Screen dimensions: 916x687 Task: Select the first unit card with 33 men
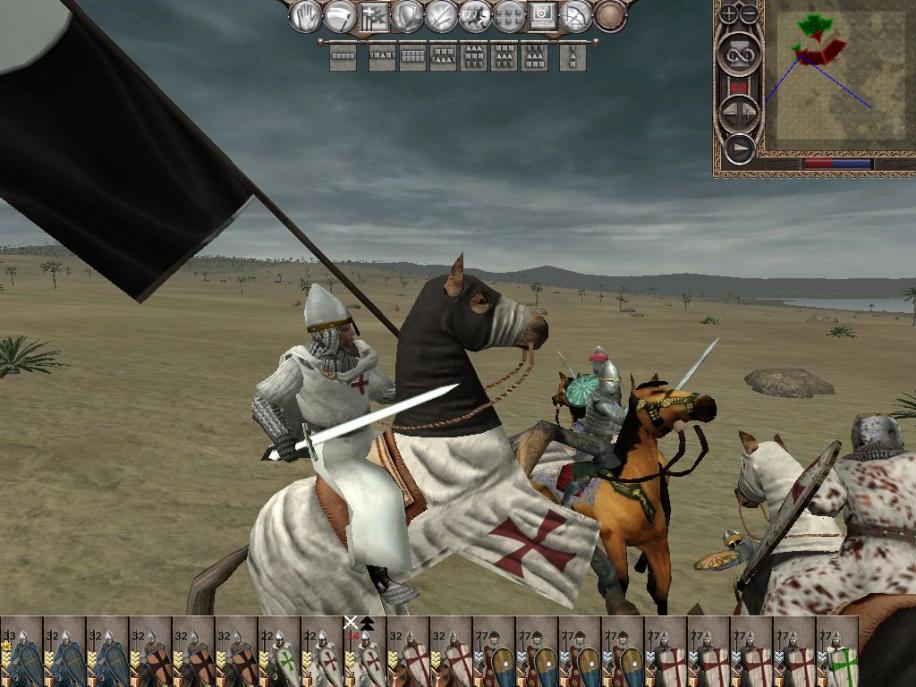pyautogui.click(x=21, y=653)
